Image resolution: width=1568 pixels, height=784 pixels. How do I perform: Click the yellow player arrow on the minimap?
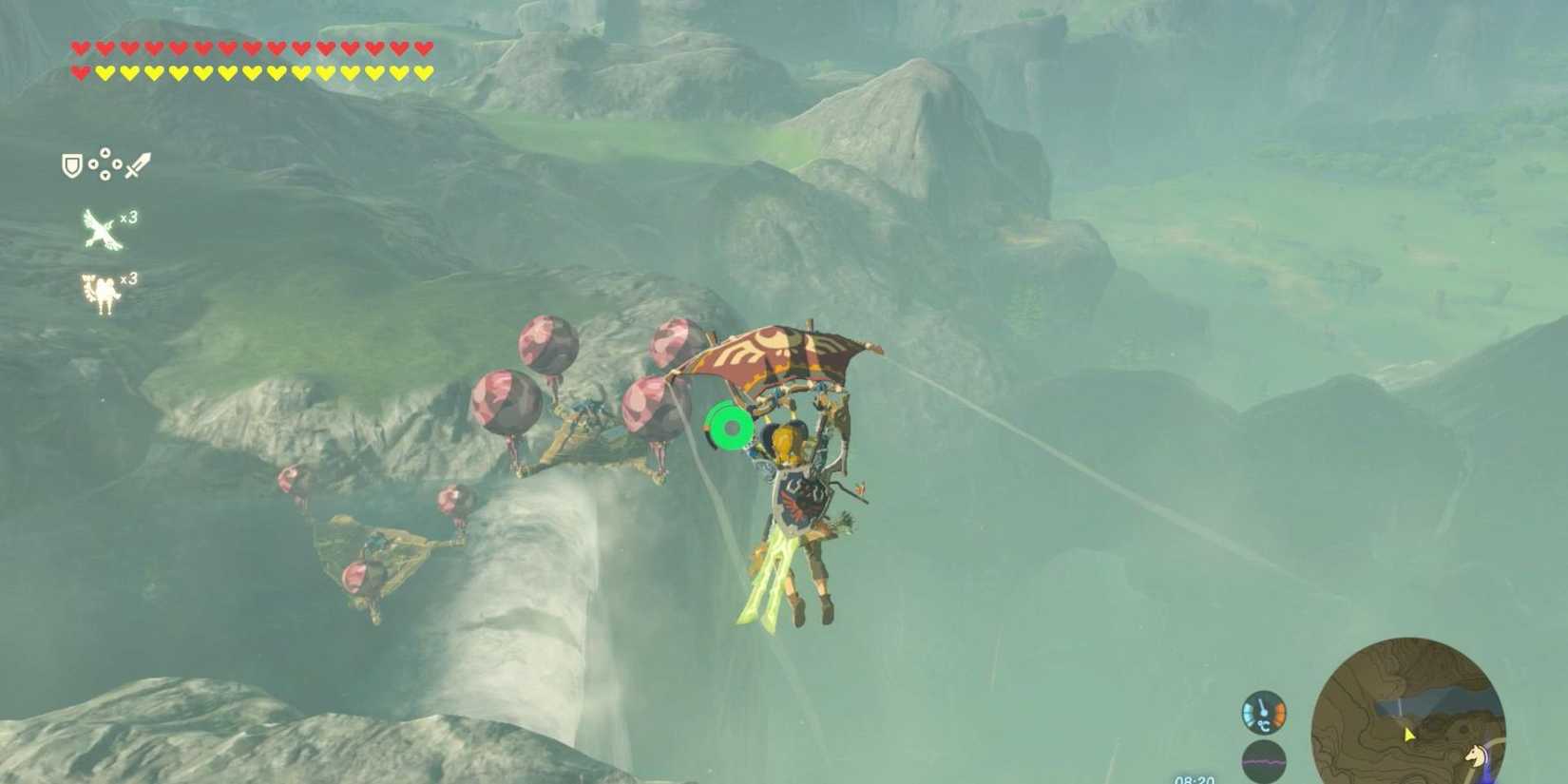pos(1409,735)
